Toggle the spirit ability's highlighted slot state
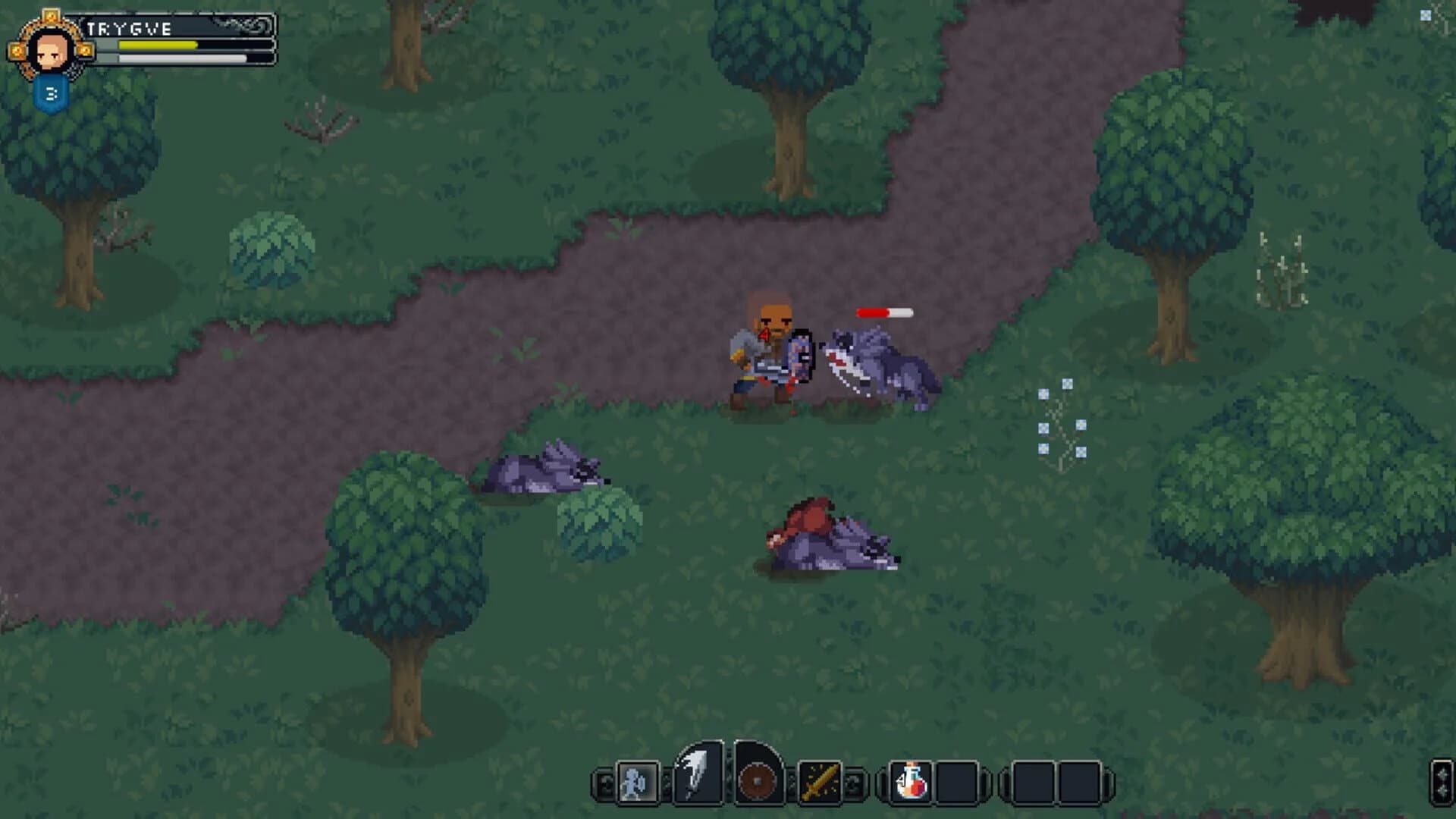The image size is (1456, 819). tap(639, 783)
